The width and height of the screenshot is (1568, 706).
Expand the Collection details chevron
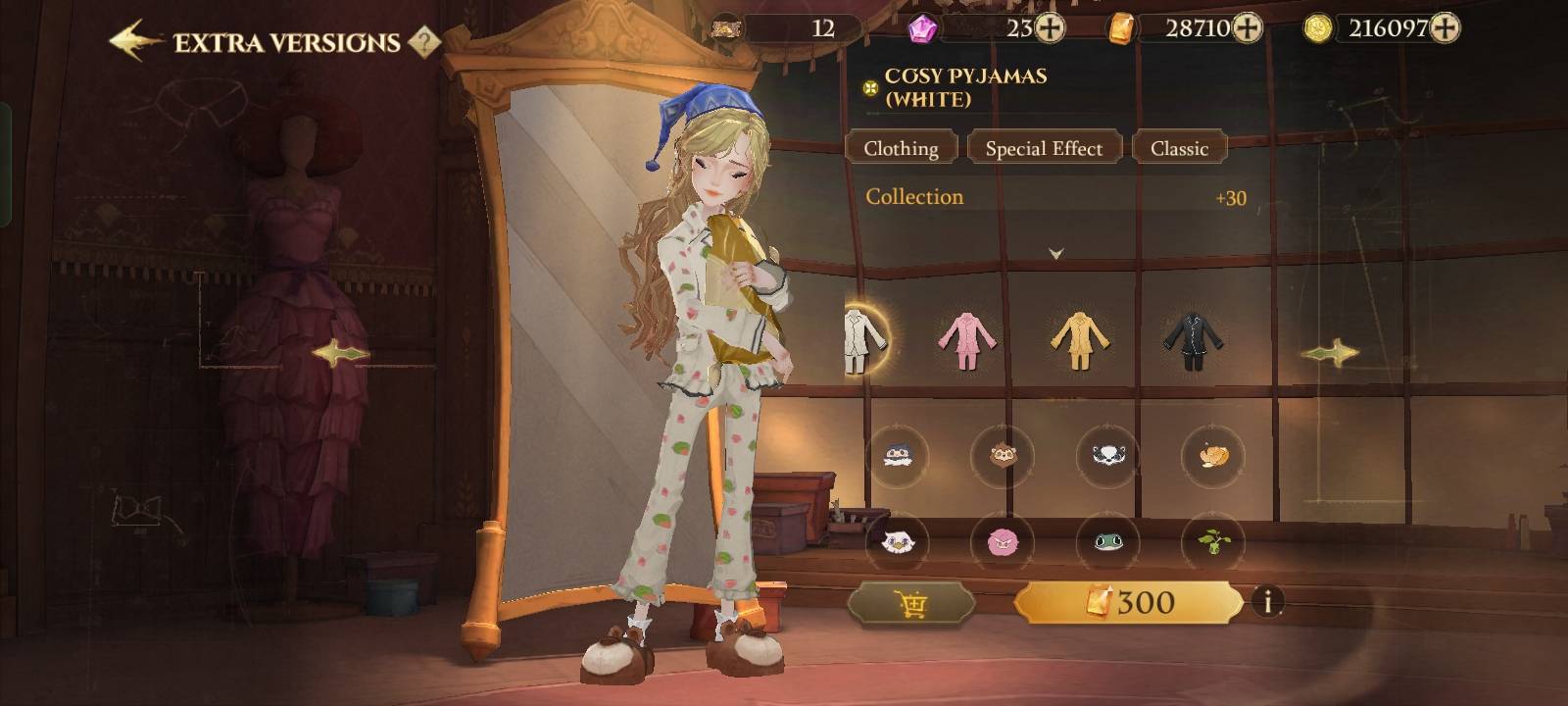coord(1055,253)
